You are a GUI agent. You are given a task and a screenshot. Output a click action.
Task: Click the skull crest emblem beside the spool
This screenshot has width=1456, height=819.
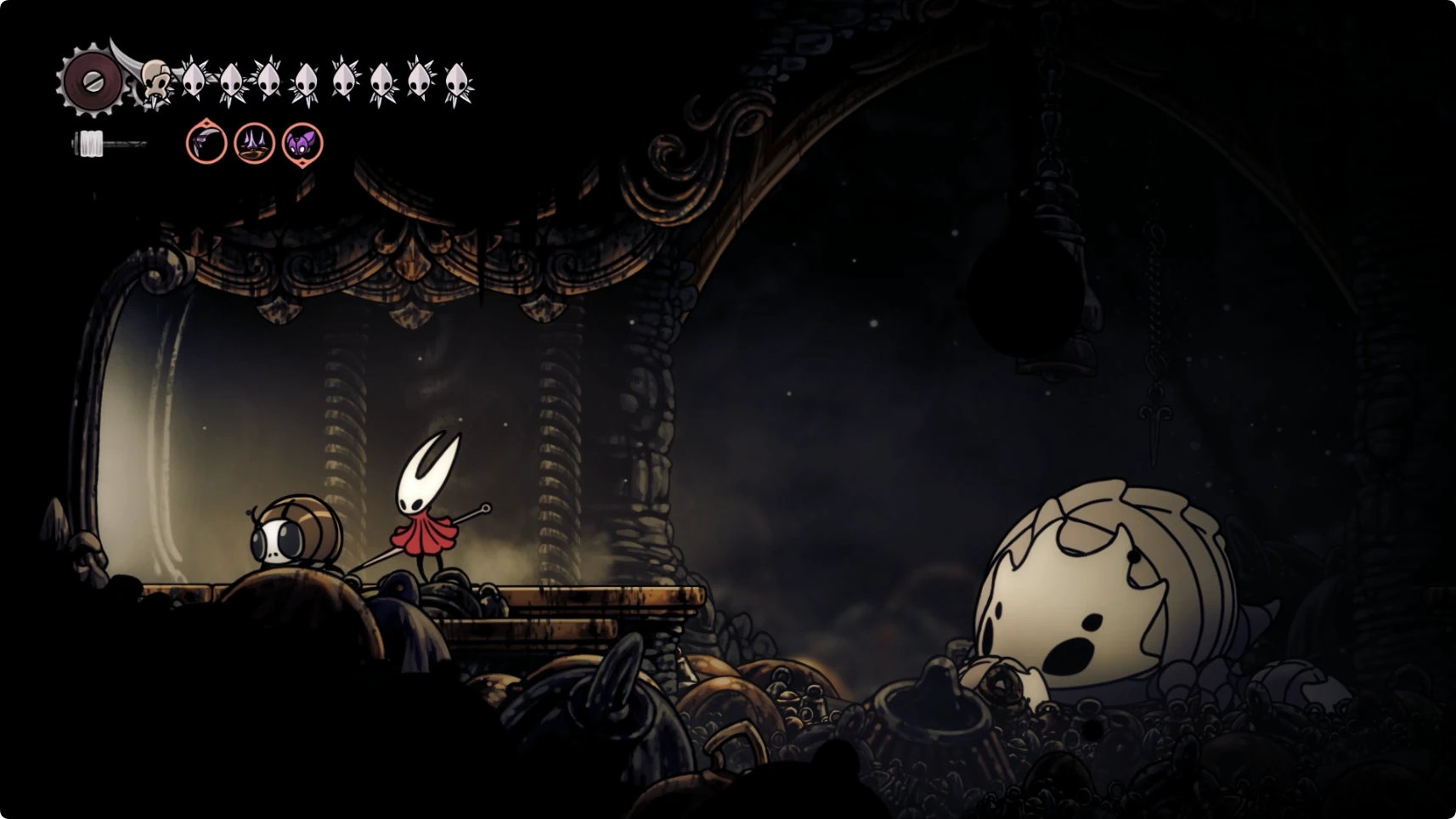coord(155,83)
